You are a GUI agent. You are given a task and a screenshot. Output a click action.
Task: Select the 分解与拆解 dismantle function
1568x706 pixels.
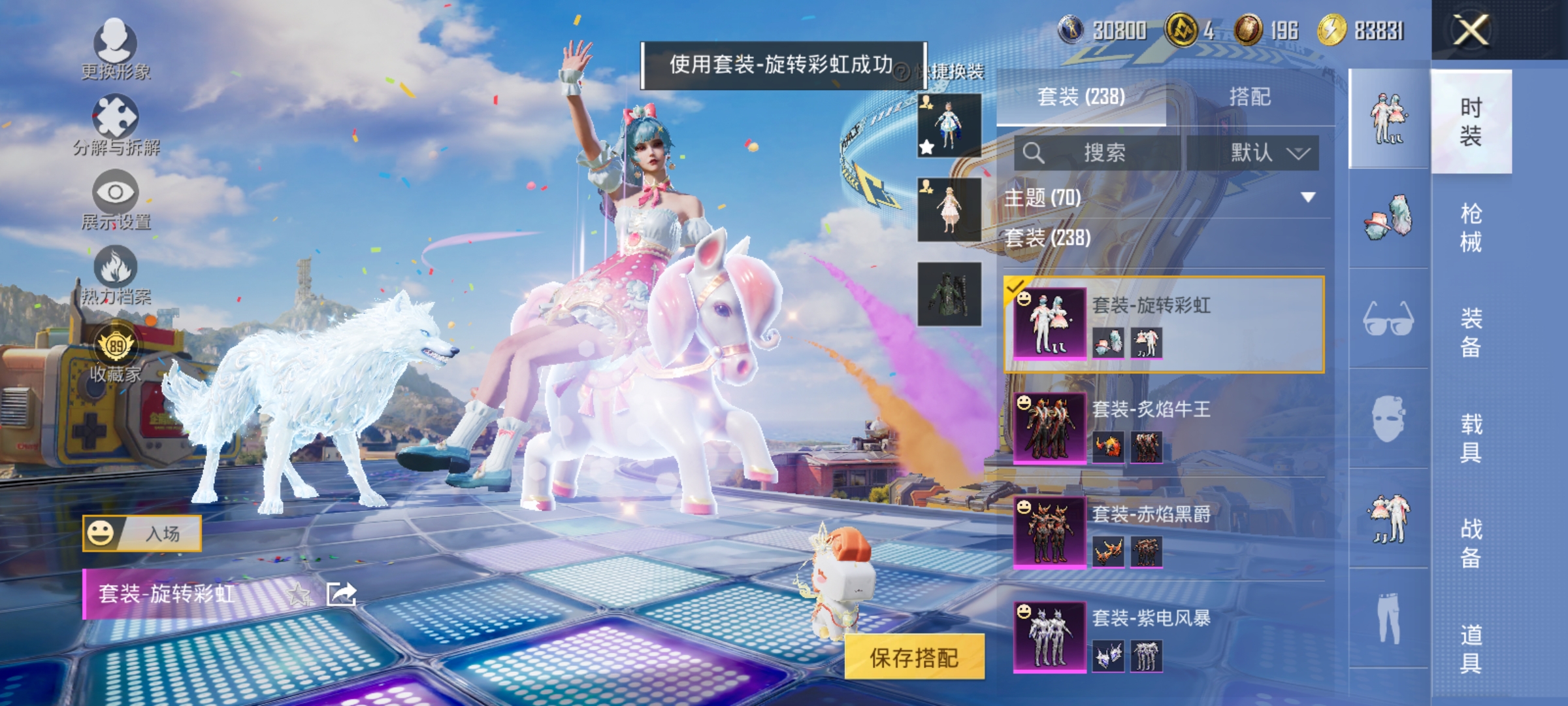coord(114,121)
